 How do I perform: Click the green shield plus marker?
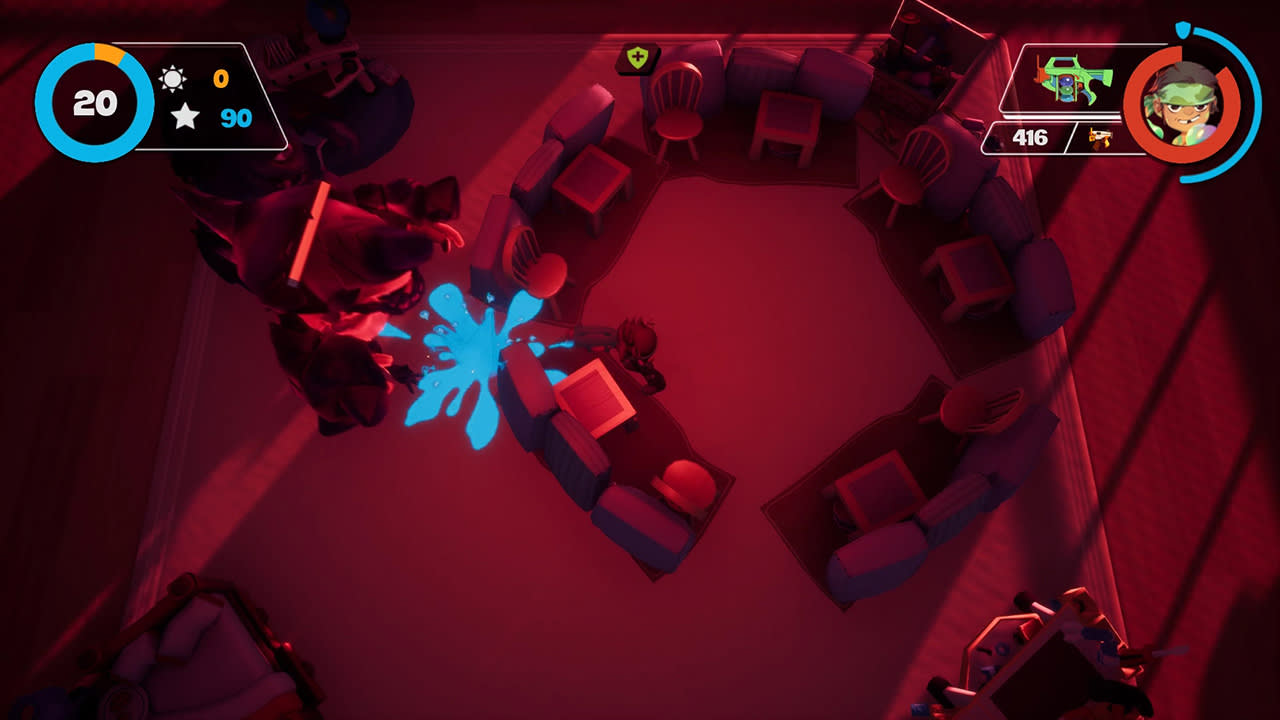(x=637, y=57)
